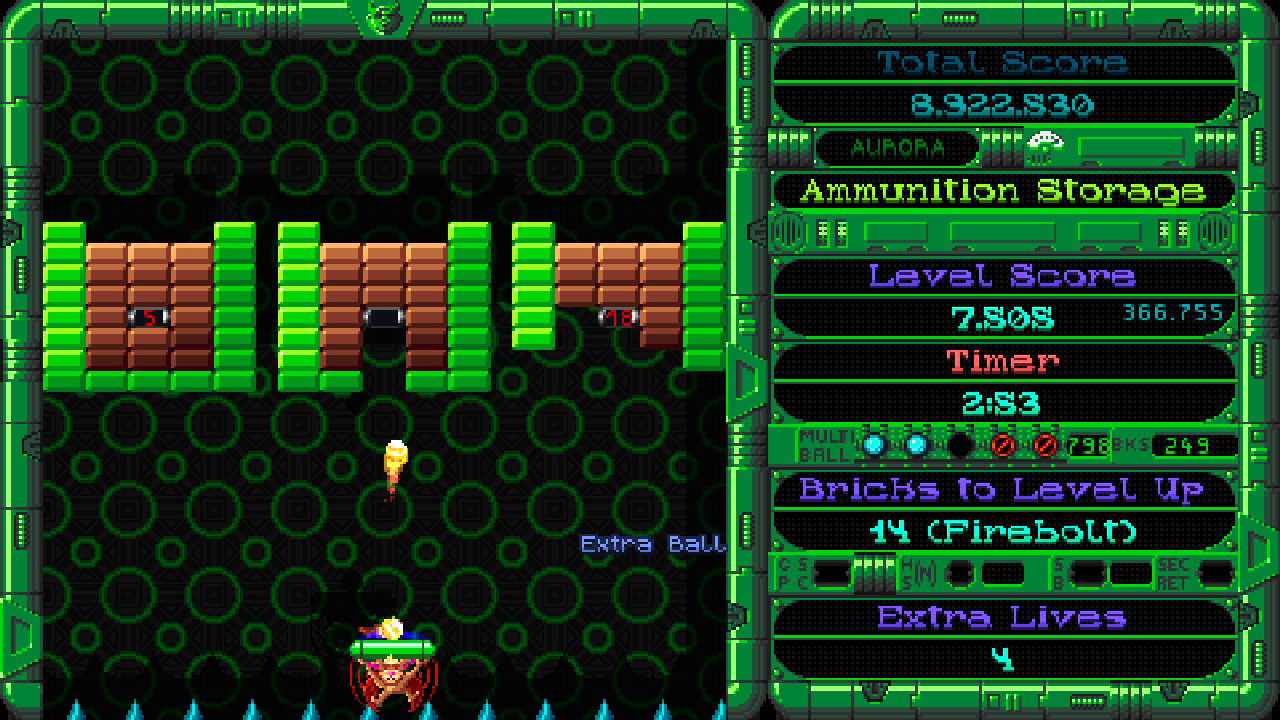Toggle the DIP-switch bank next to GSPC
The image size is (1280, 720).
point(873,573)
